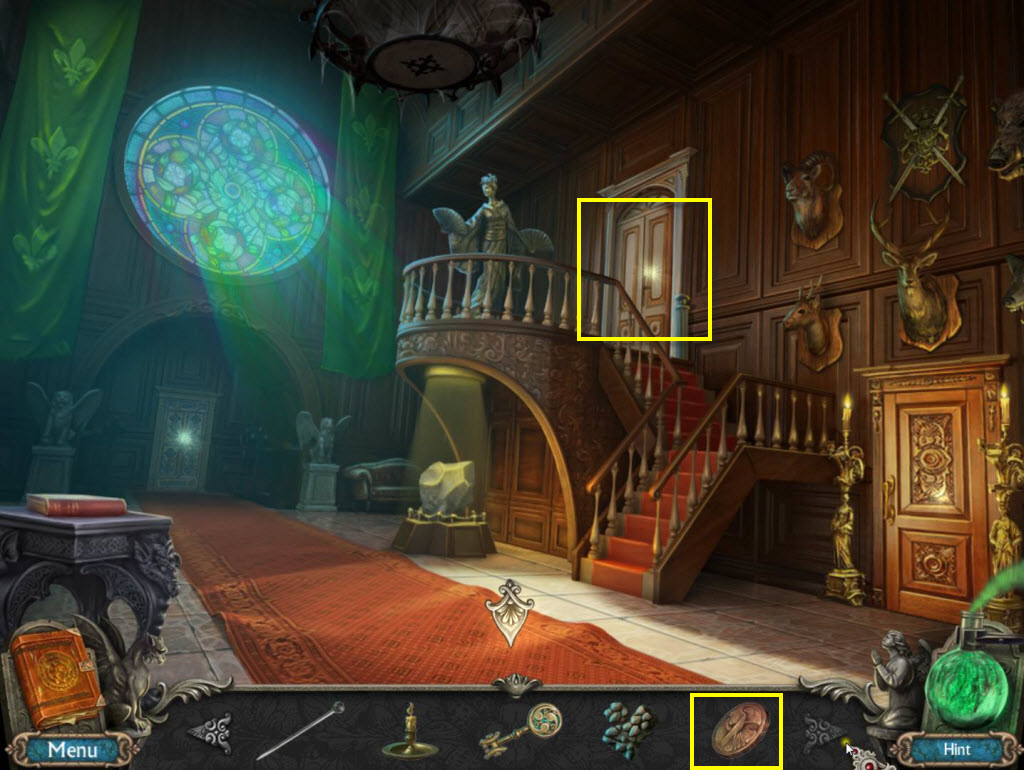
Task: Click the ornament navigation arrow above inventory
Action: [511, 608]
